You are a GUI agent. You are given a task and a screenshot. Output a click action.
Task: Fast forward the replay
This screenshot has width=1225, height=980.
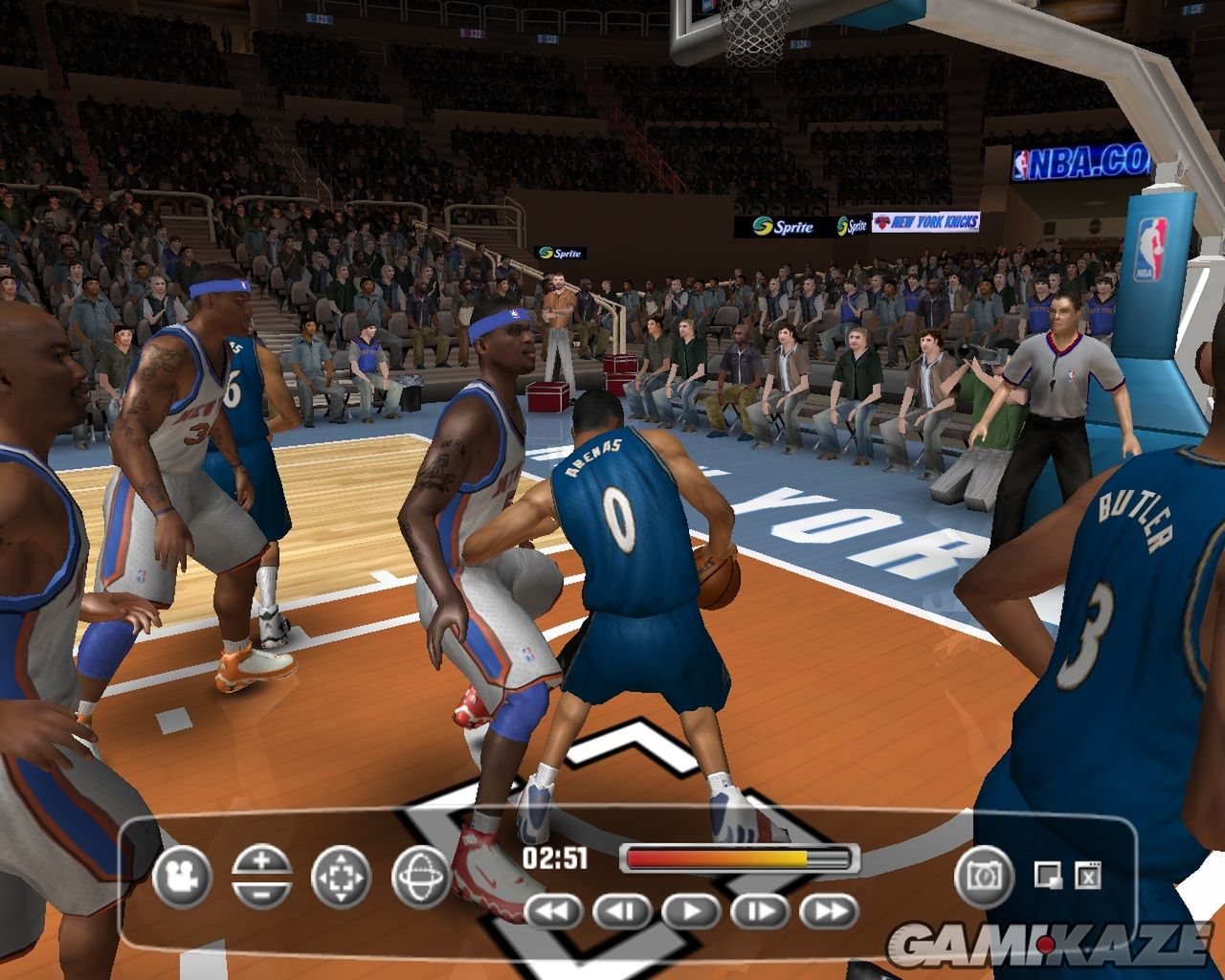(x=829, y=911)
